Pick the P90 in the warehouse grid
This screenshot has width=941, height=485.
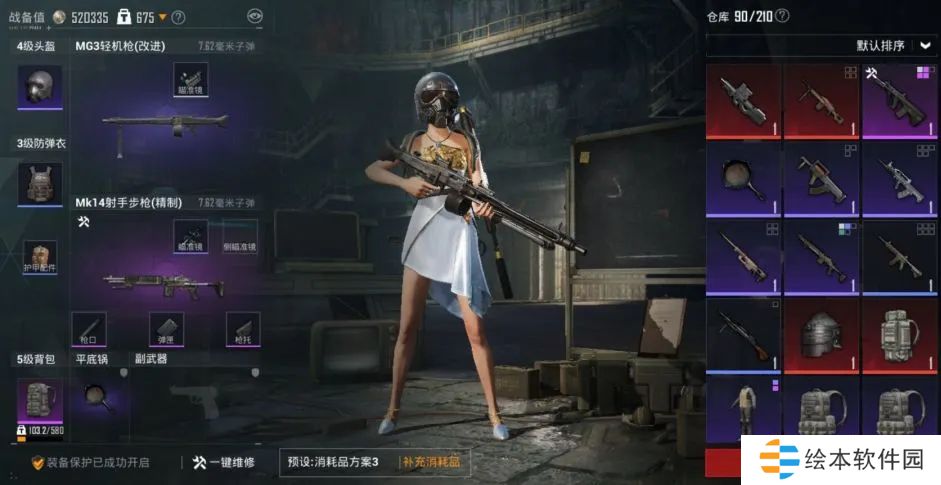743,100
